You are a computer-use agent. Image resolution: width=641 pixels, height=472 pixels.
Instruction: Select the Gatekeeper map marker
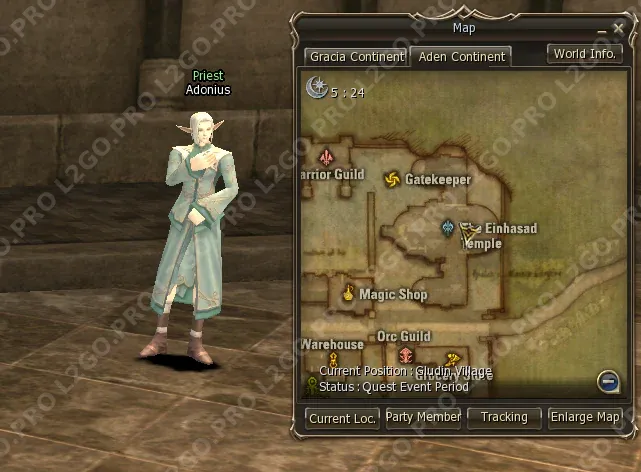[x=392, y=179]
